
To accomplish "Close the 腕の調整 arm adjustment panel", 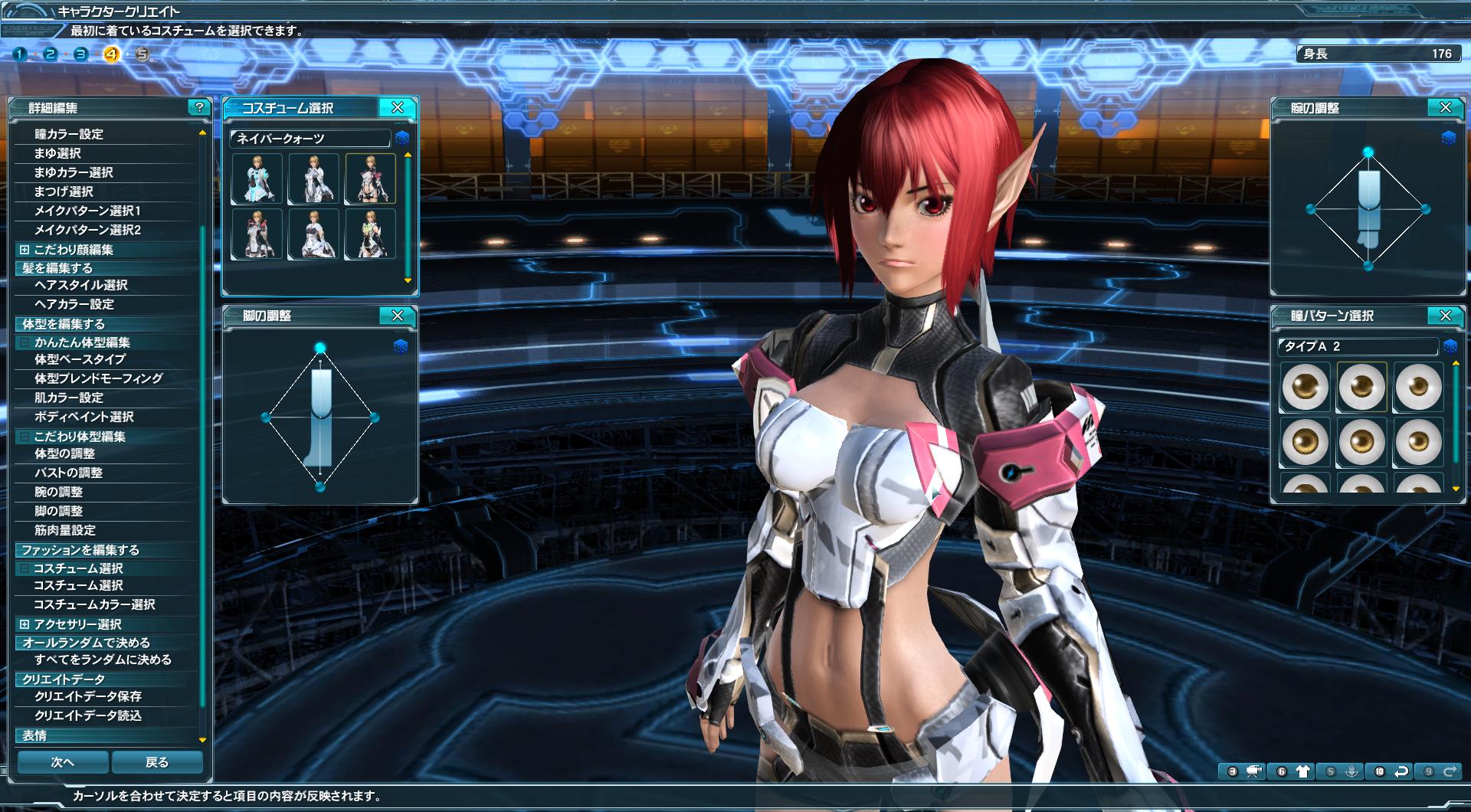I will pos(1445,108).
